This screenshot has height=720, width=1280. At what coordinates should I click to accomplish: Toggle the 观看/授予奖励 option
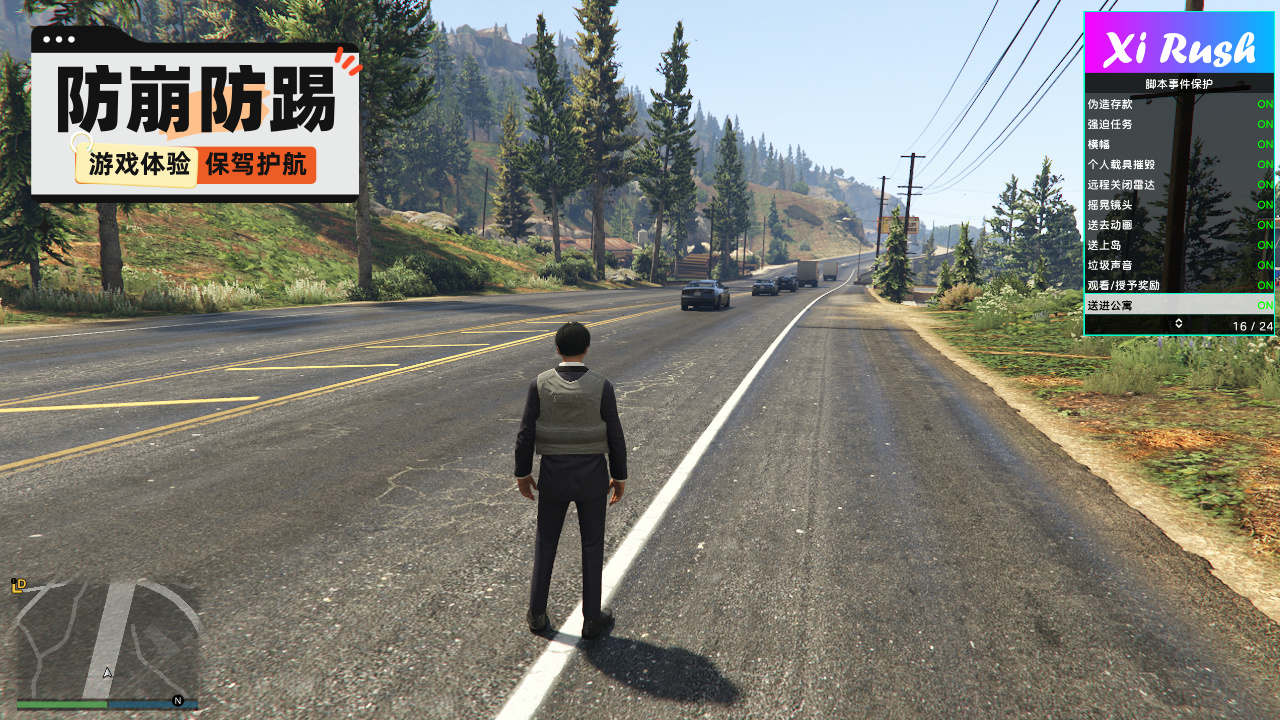coord(1180,285)
